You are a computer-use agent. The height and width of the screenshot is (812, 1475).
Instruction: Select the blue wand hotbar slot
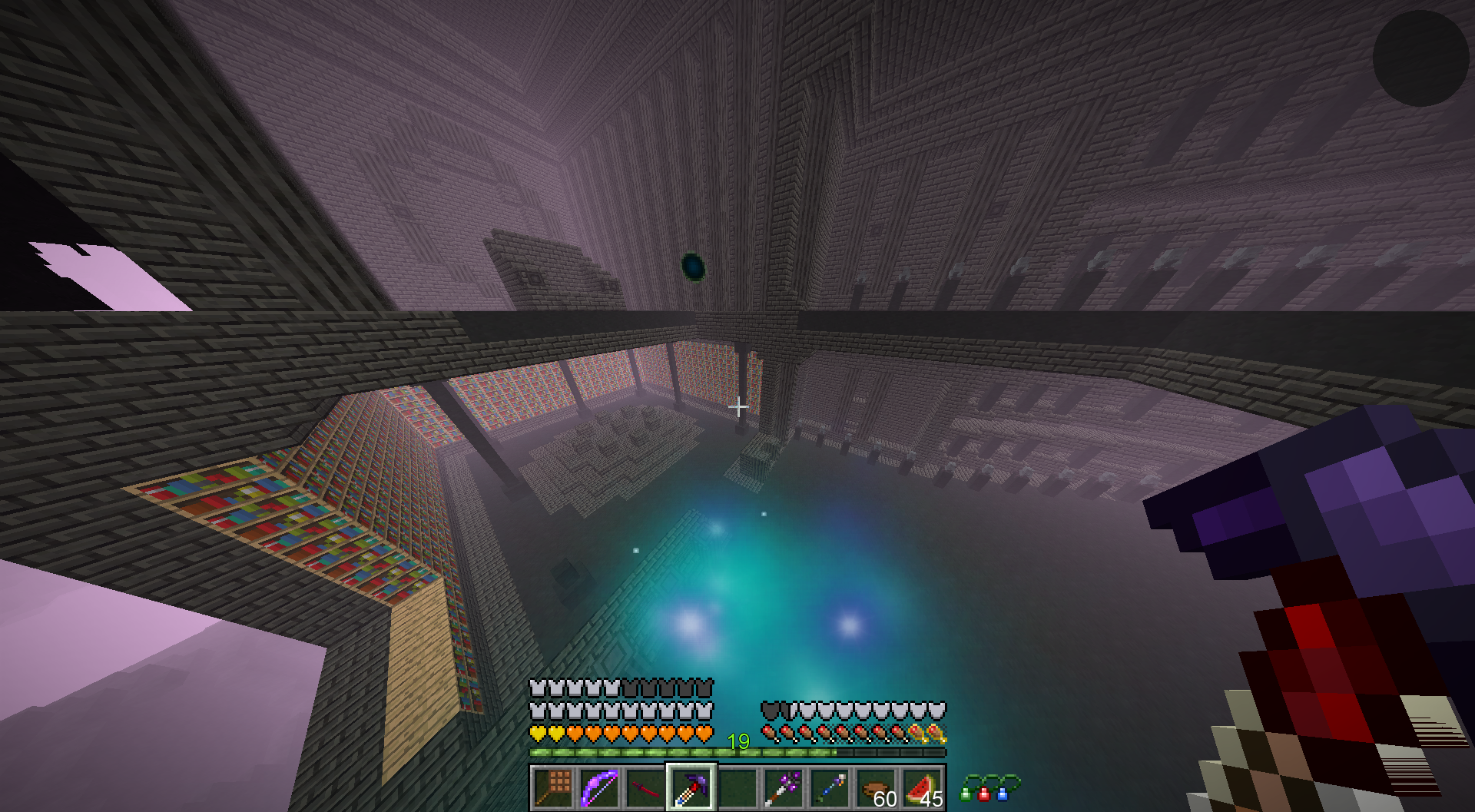(x=830, y=787)
